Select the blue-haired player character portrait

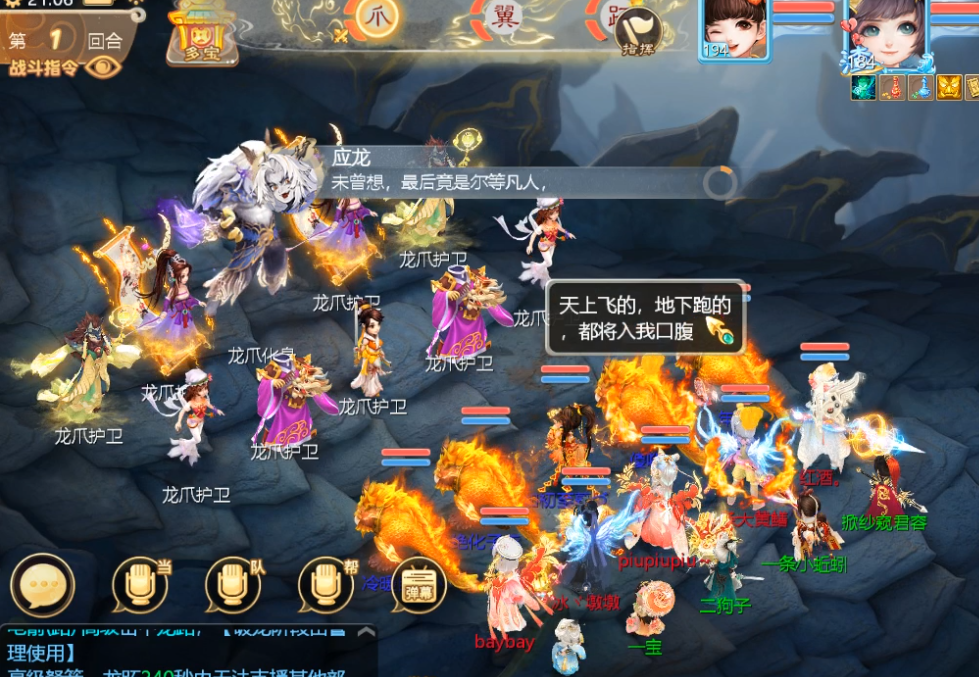click(883, 35)
